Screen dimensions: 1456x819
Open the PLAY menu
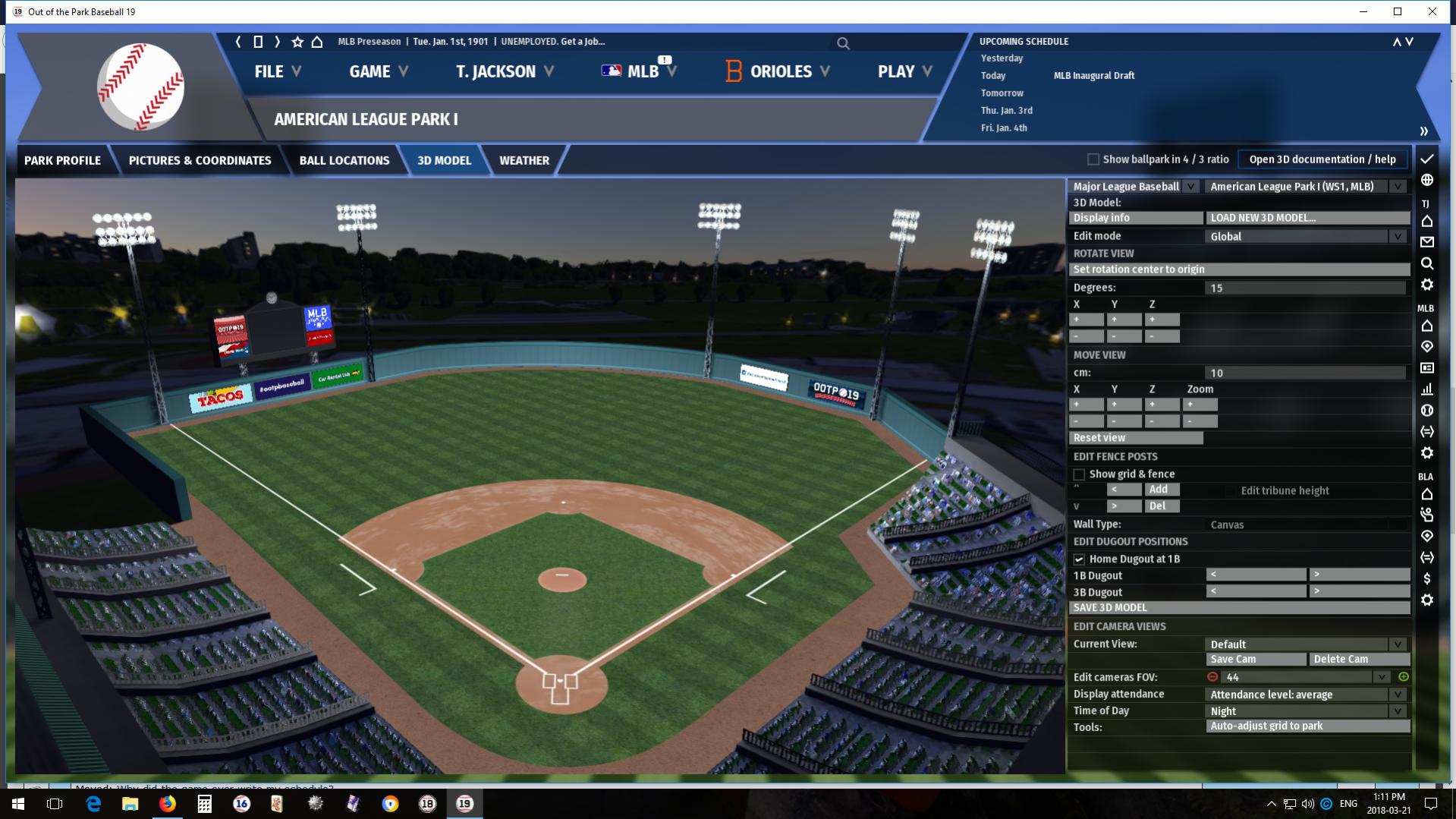pos(904,71)
